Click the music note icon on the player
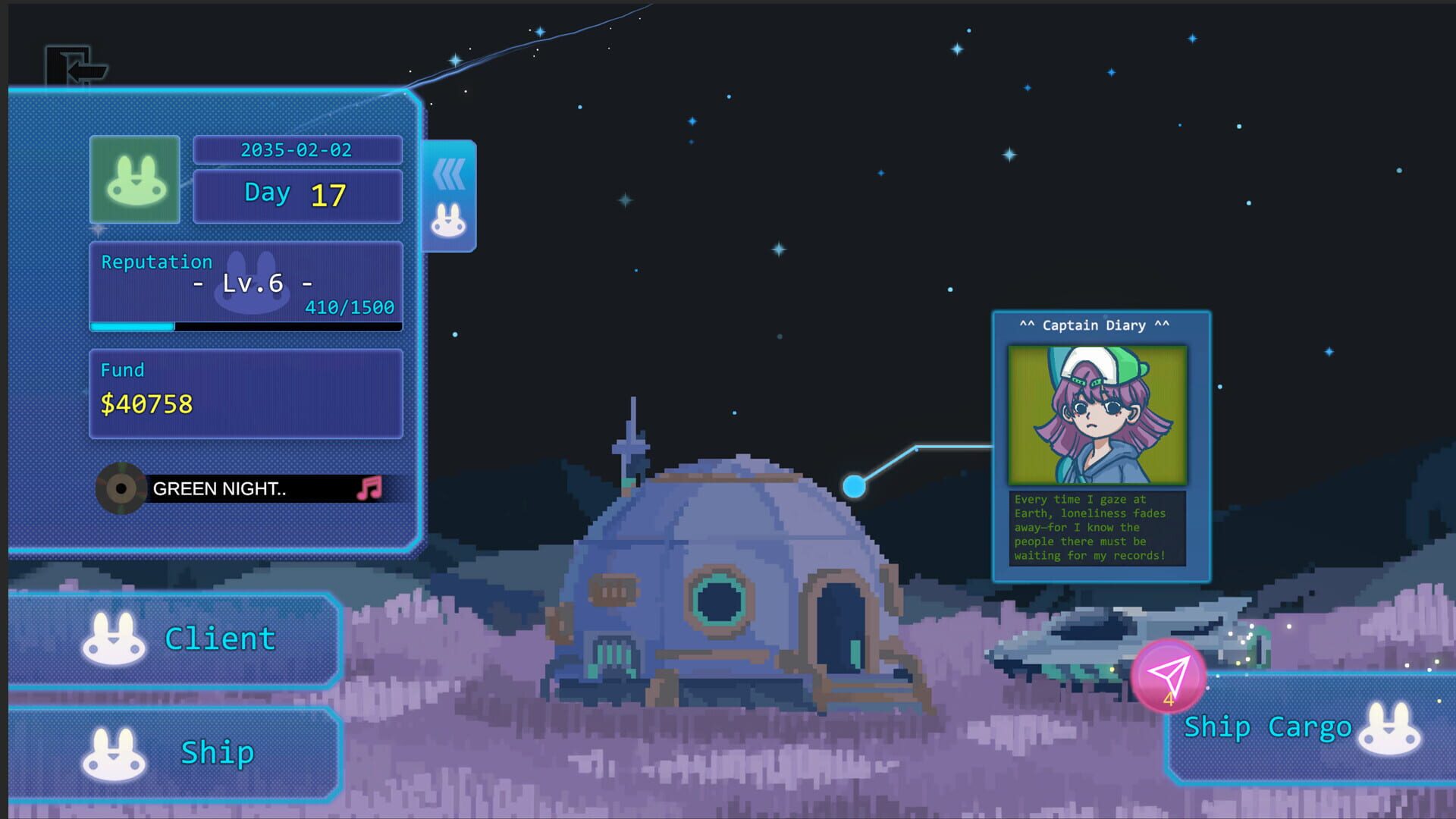This screenshot has width=1456, height=819. [371, 488]
